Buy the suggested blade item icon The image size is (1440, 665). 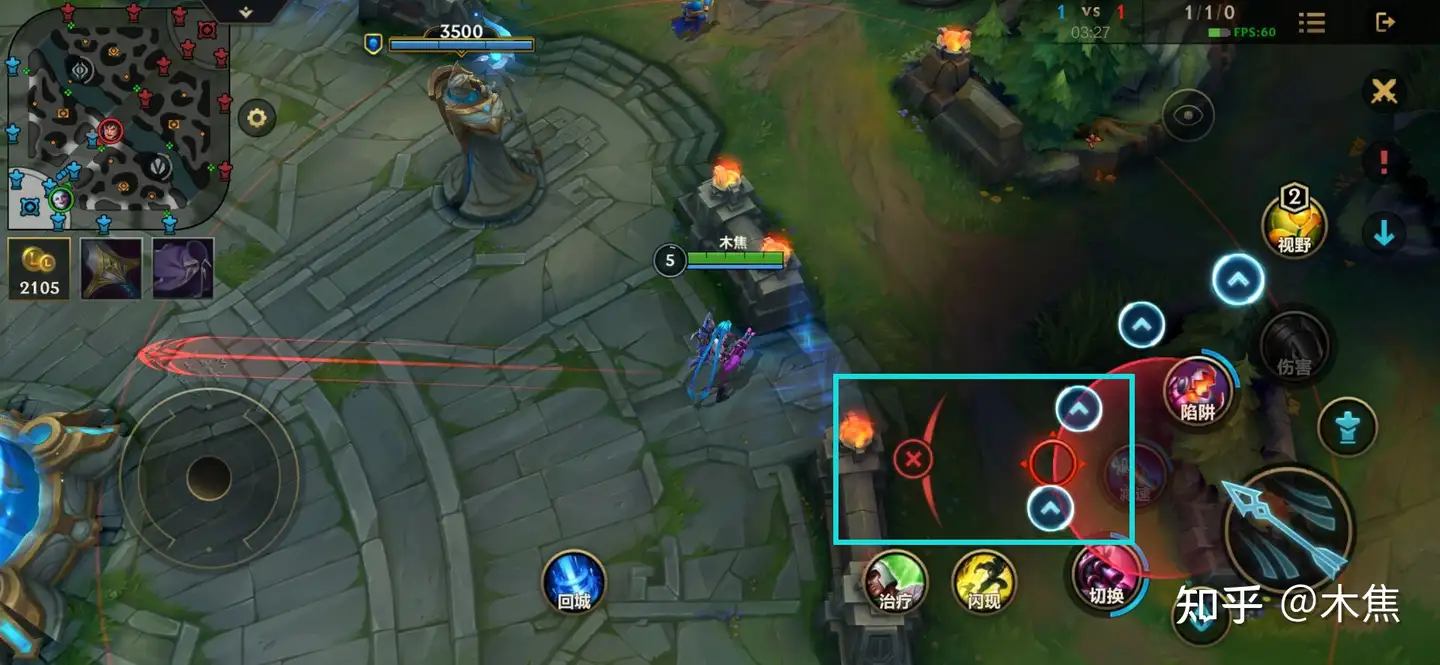111,268
